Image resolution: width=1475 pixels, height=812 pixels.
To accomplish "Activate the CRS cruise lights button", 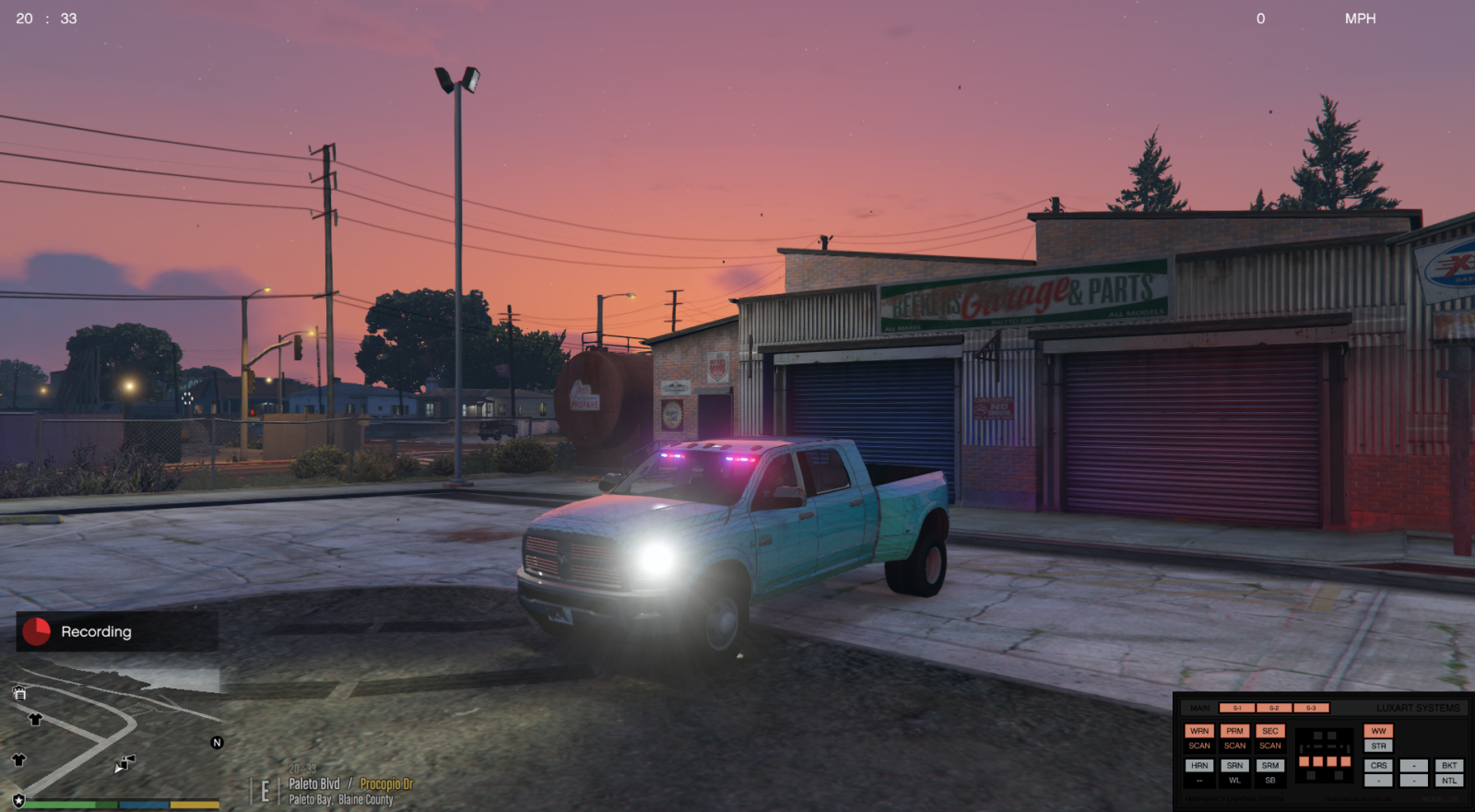I will 1378,765.
